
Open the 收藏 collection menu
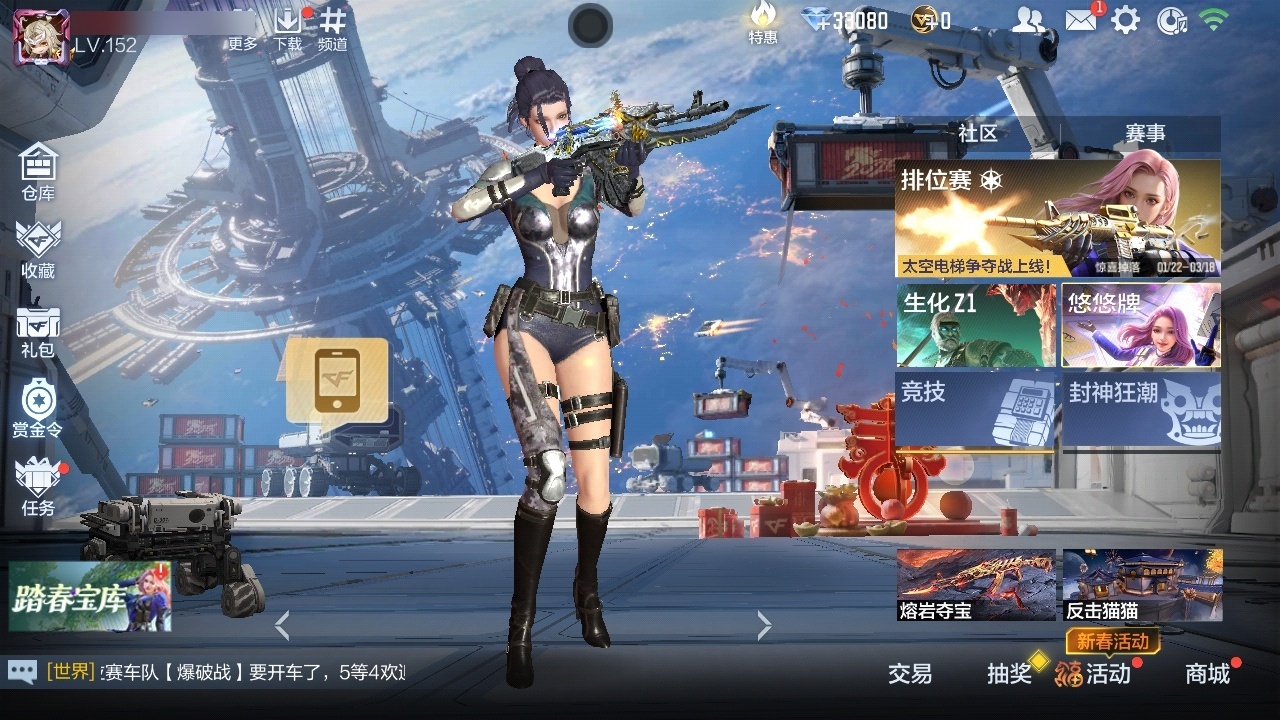coord(38,248)
